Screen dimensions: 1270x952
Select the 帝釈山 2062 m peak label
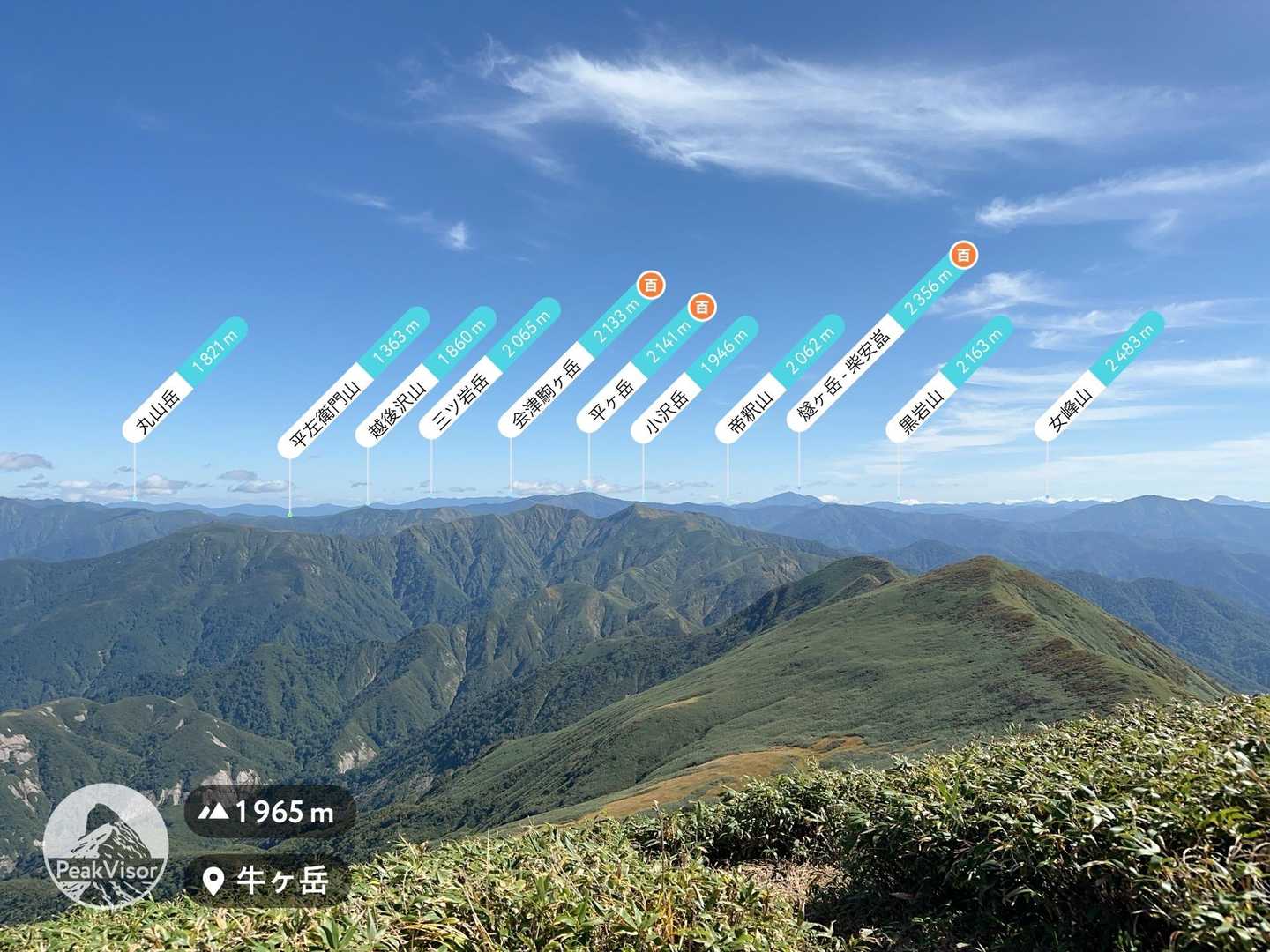click(x=779, y=377)
